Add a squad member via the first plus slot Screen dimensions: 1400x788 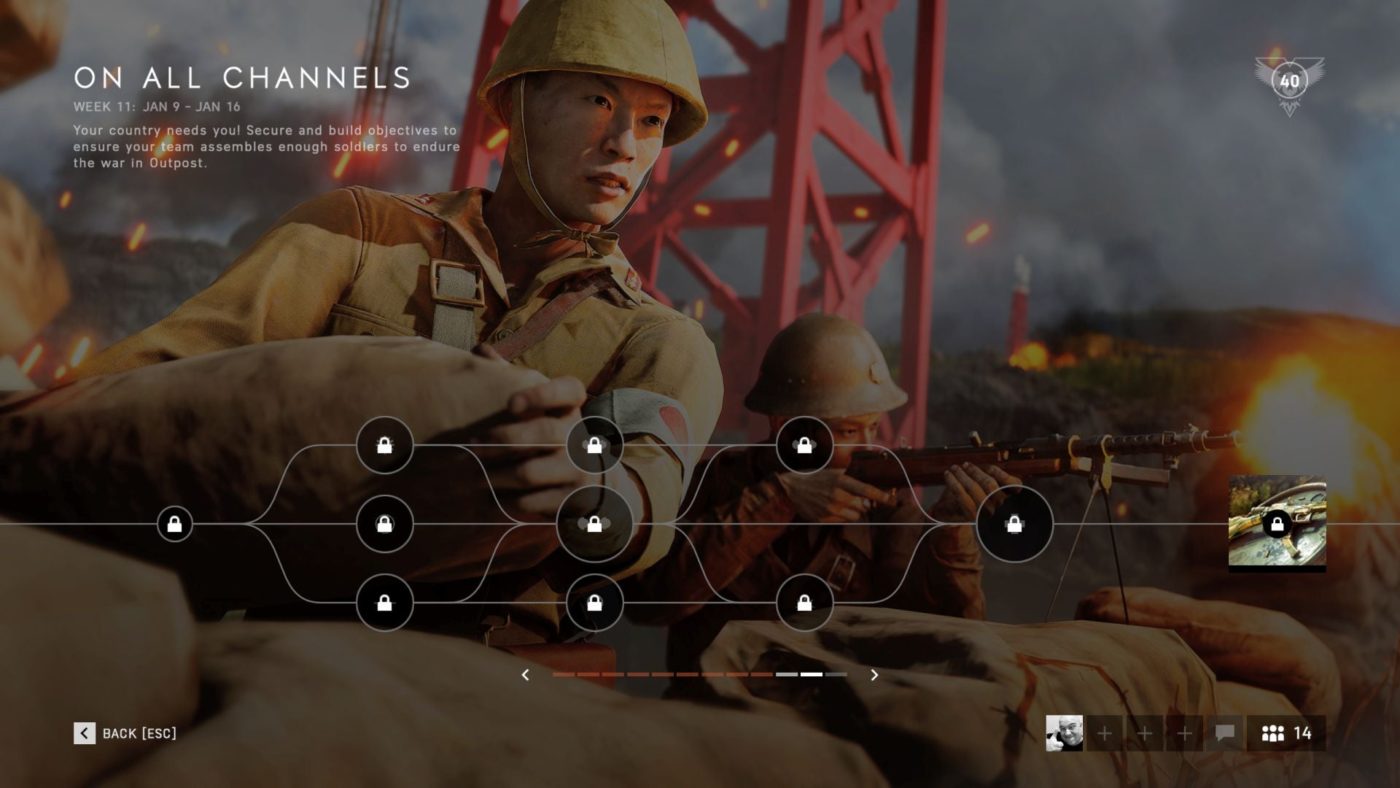click(1103, 732)
